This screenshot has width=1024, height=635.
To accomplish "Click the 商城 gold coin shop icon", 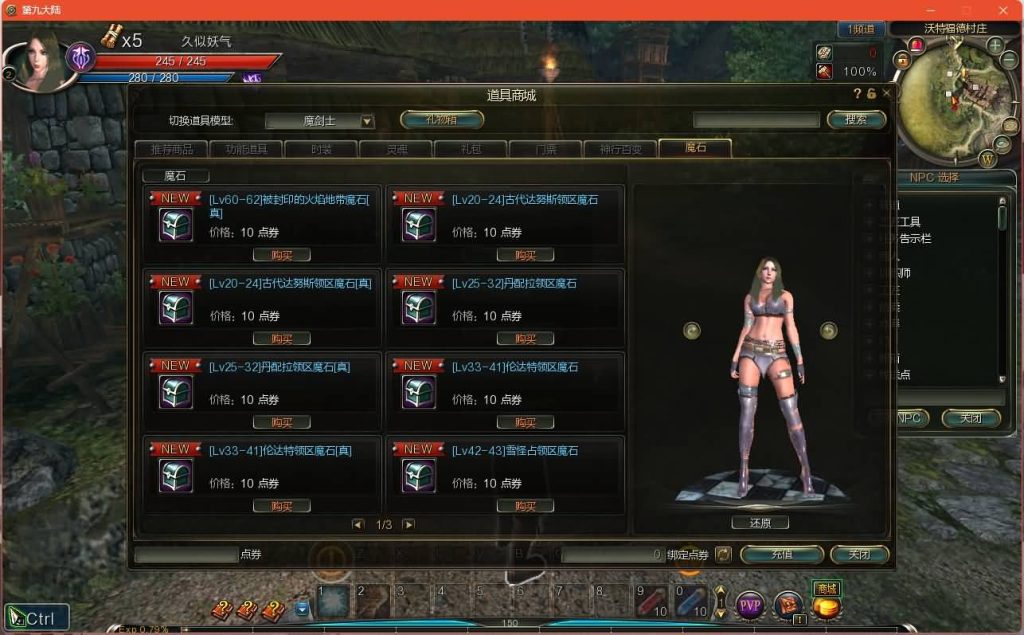I will click(826, 605).
